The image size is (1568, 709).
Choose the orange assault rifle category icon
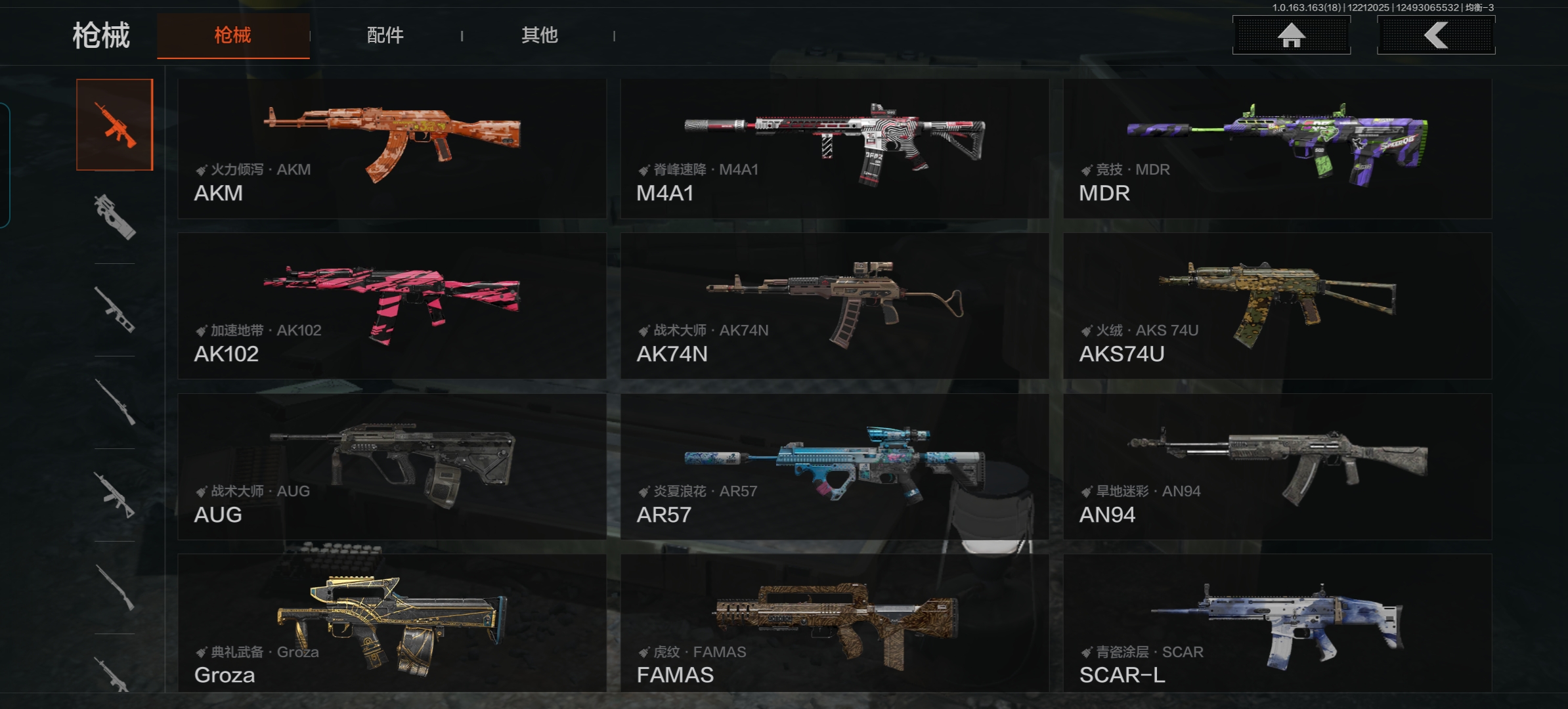click(115, 125)
